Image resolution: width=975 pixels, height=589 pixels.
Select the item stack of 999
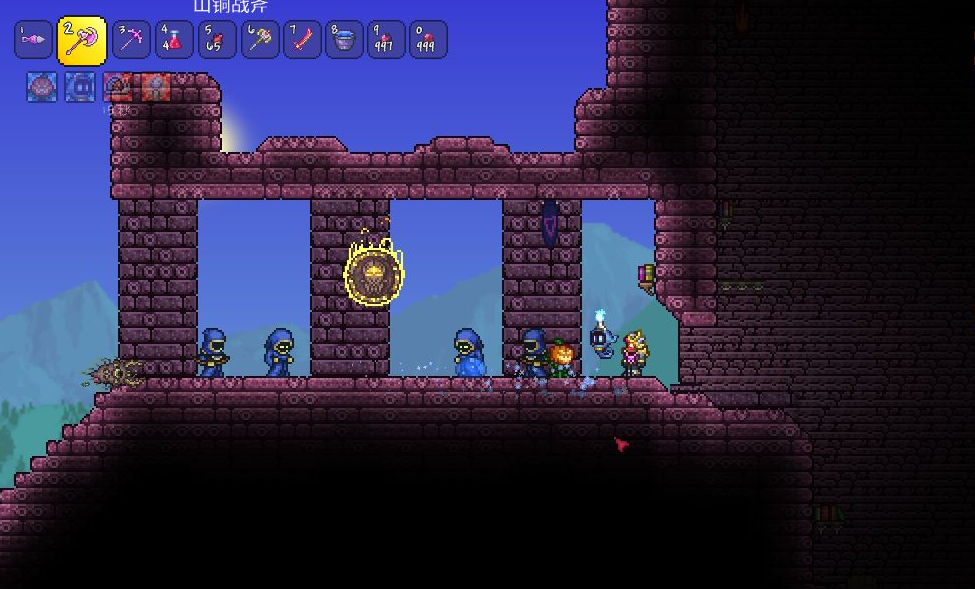click(428, 40)
